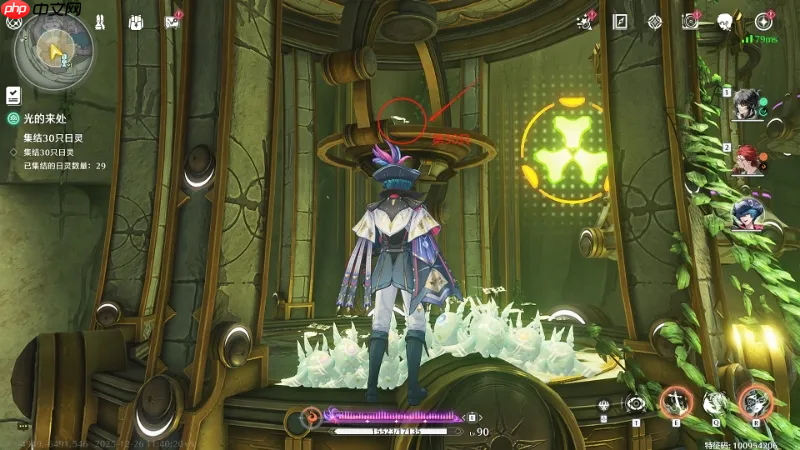Use the eye-shaped utility gadget icon
Image resolution: width=800 pixels, height=450 pixels.
point(635,403)
